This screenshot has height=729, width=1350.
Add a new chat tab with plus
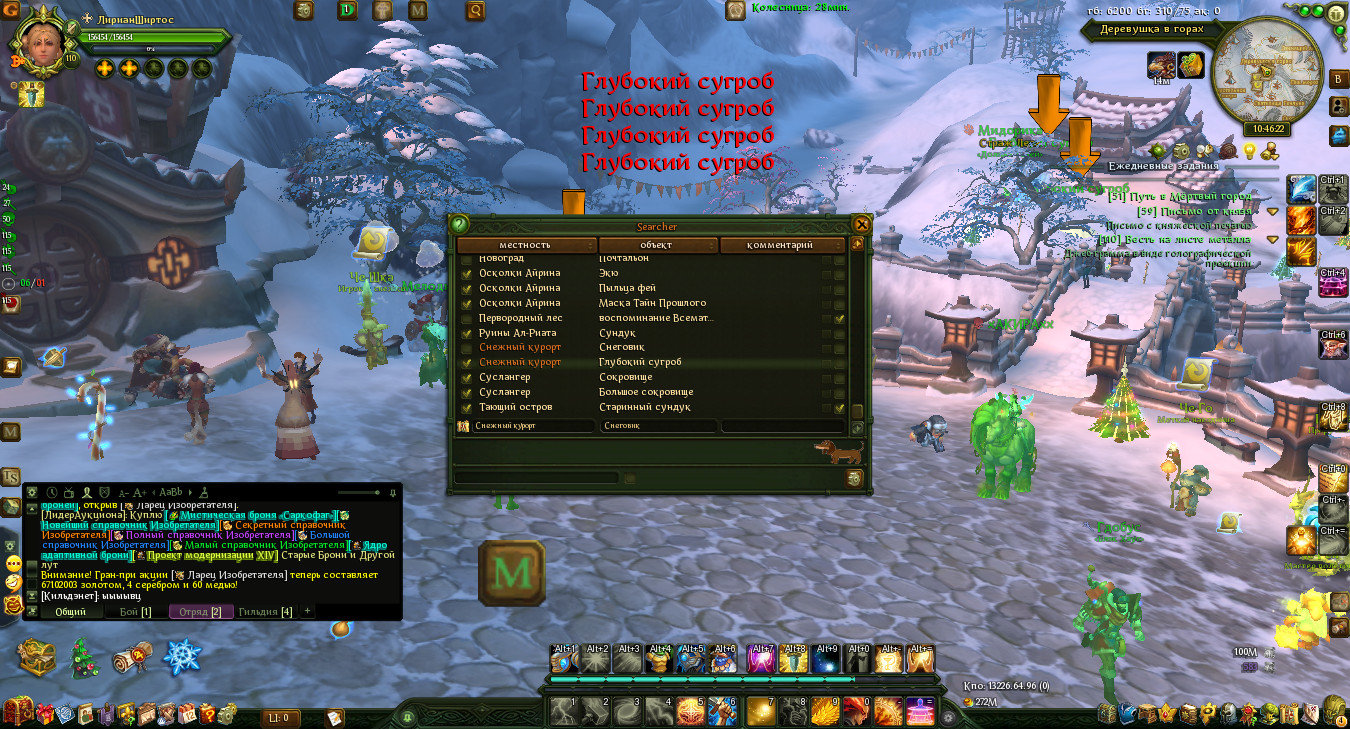(307, 610)
